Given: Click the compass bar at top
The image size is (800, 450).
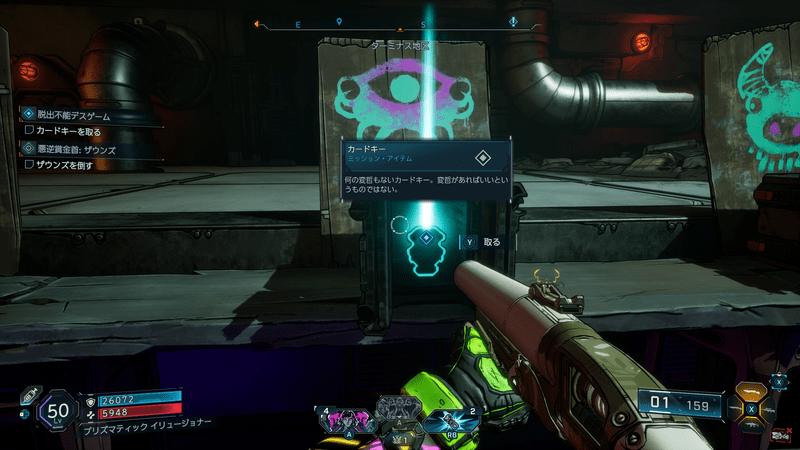Looking at the screenshot, I should [x=400, y=22].
